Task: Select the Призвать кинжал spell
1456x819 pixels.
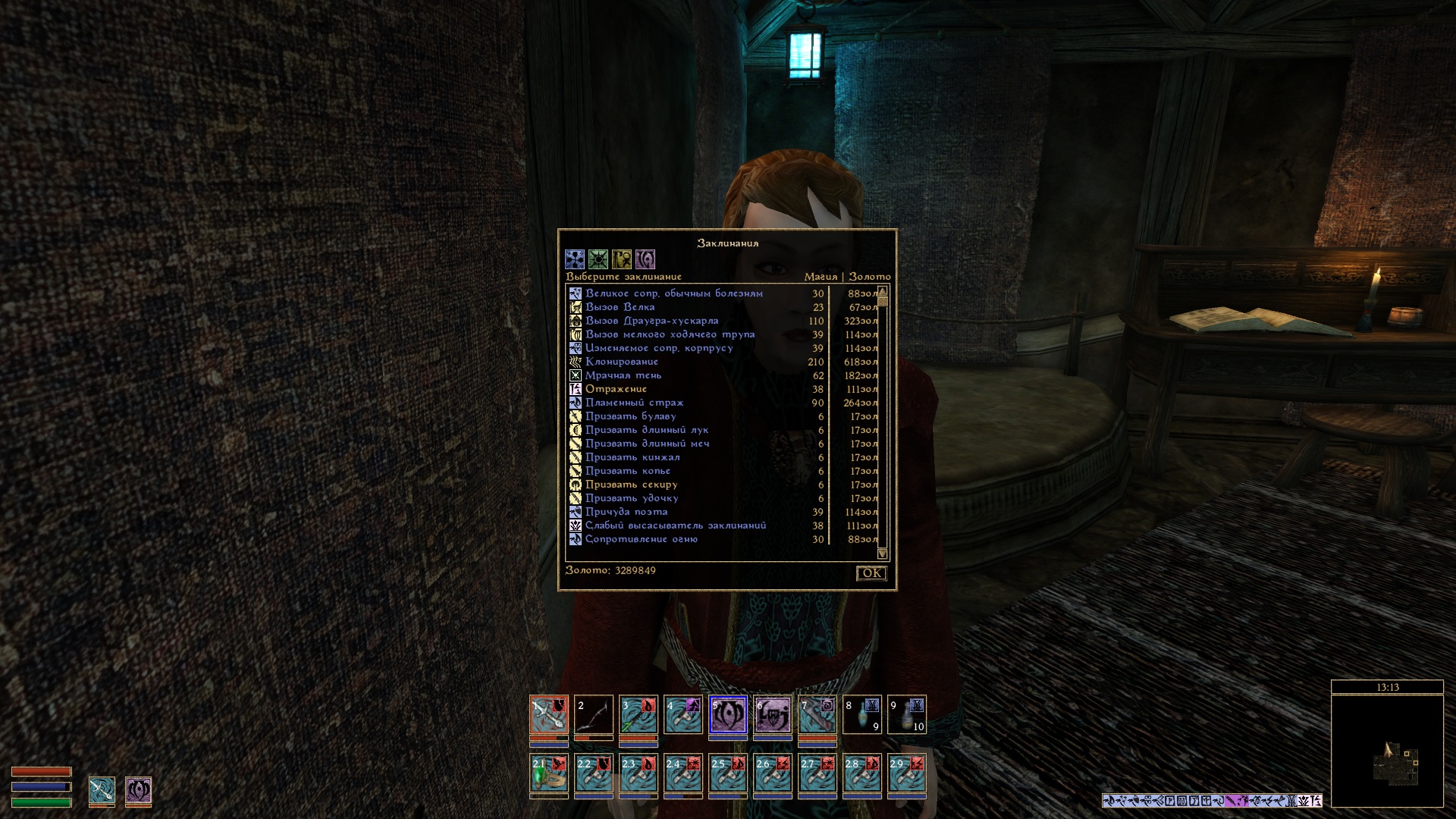Action: 632,457
